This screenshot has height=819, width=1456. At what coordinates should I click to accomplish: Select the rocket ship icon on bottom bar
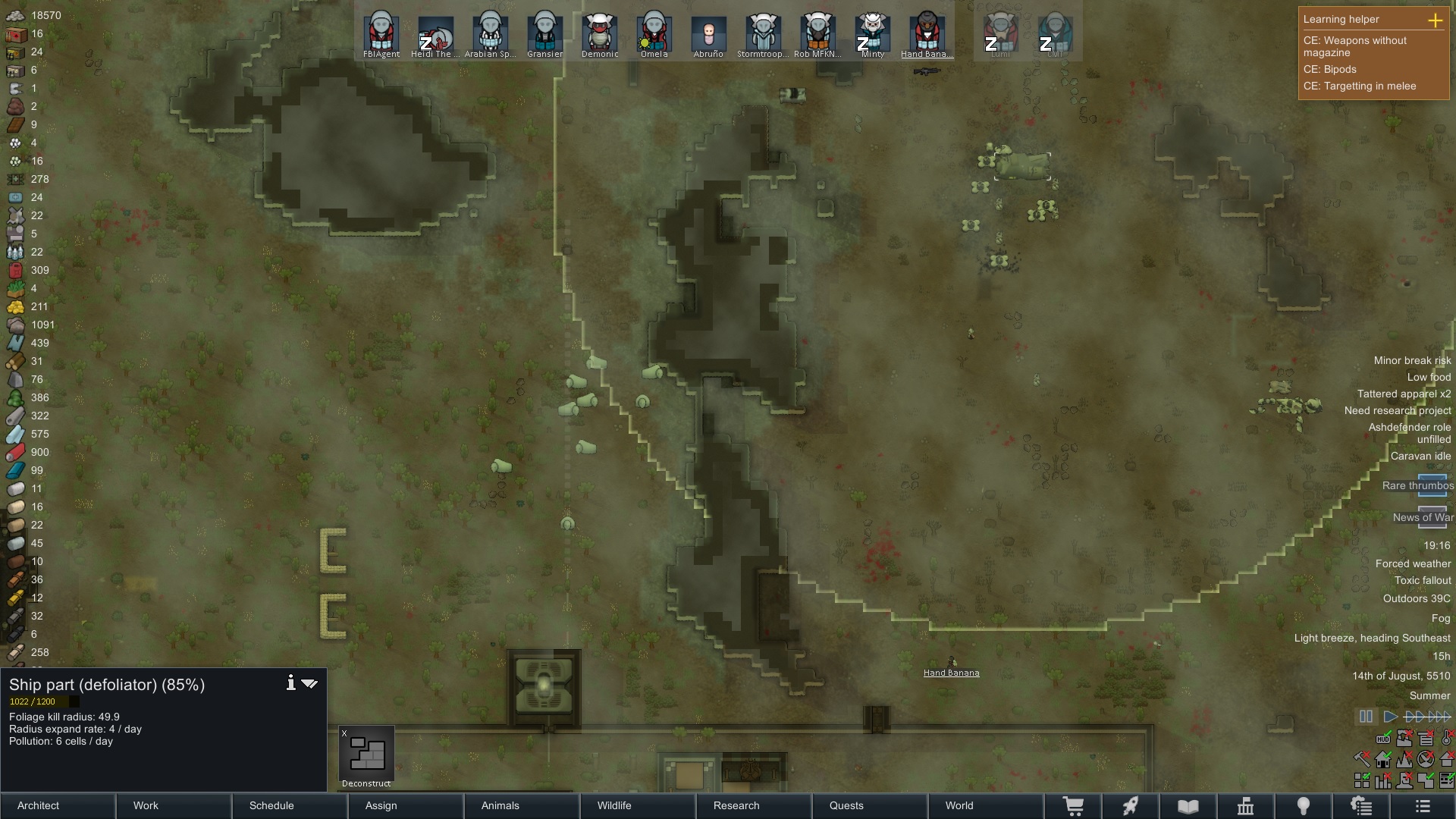(1131, 805)
